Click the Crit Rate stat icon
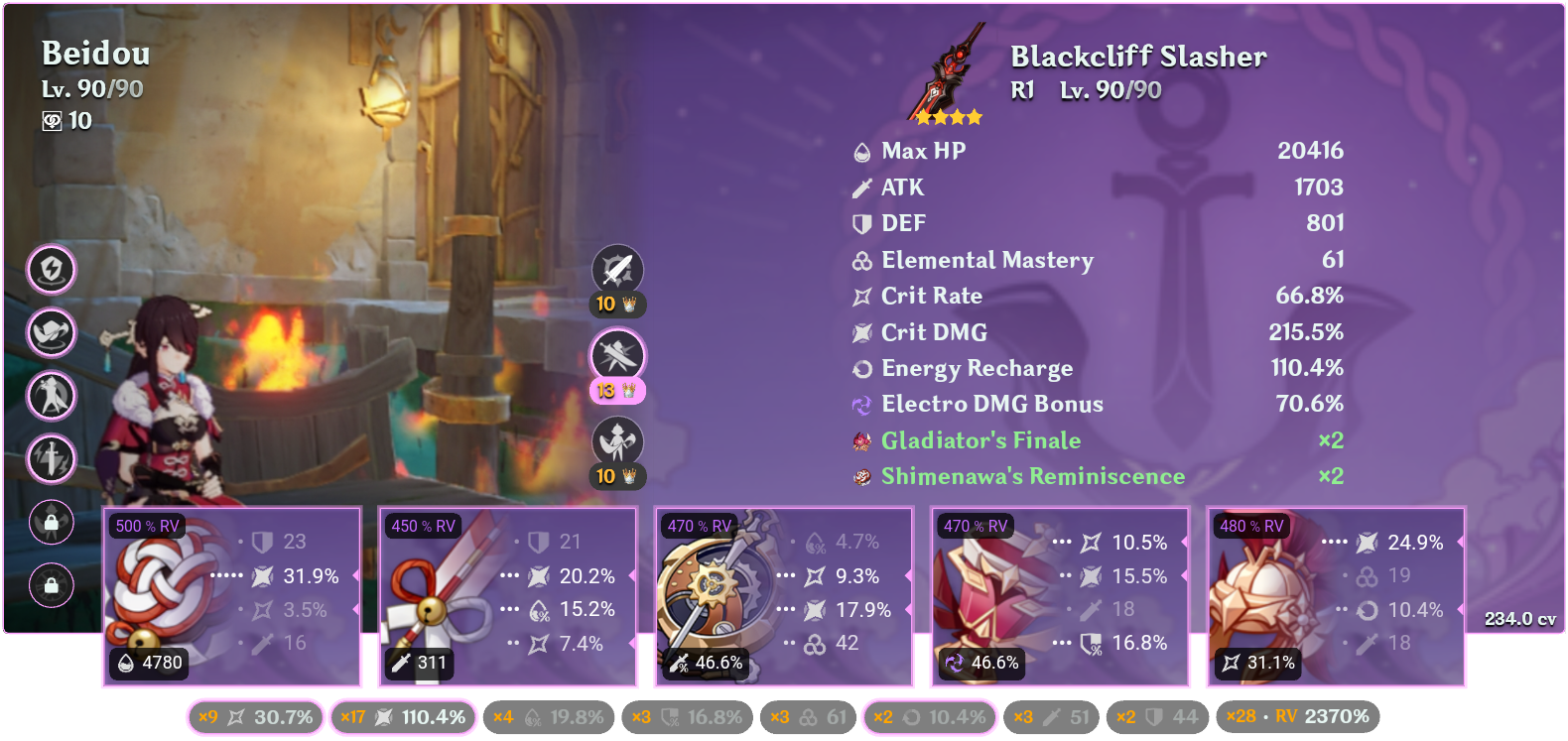 point(860,296)
